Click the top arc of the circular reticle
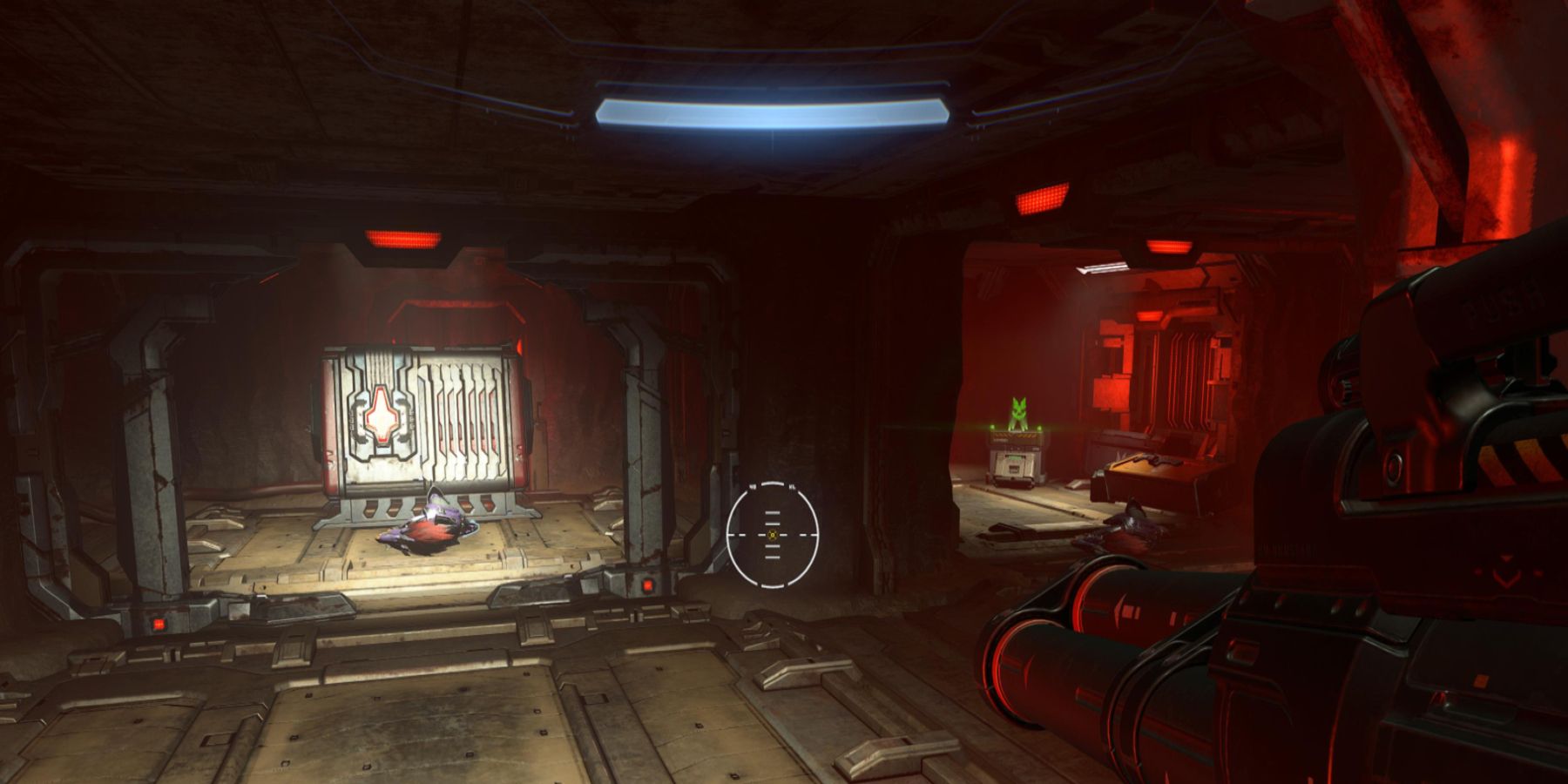1568x784 pixels. click(x=772, y=483)
